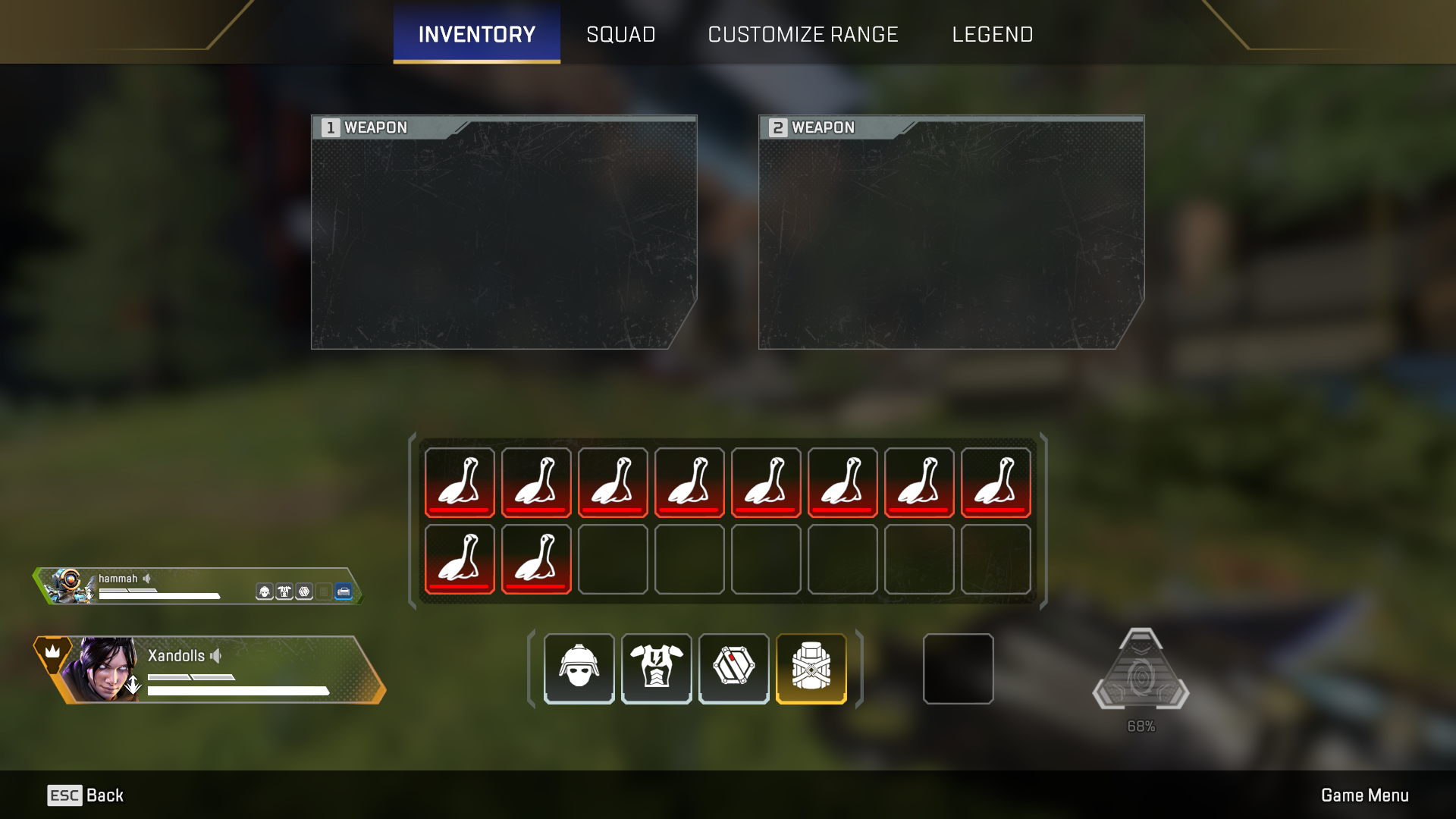Image resolution: width=1456 pixels, height=819 pixels.
Task: Select the Inventory tab
Action: (476, 34)
